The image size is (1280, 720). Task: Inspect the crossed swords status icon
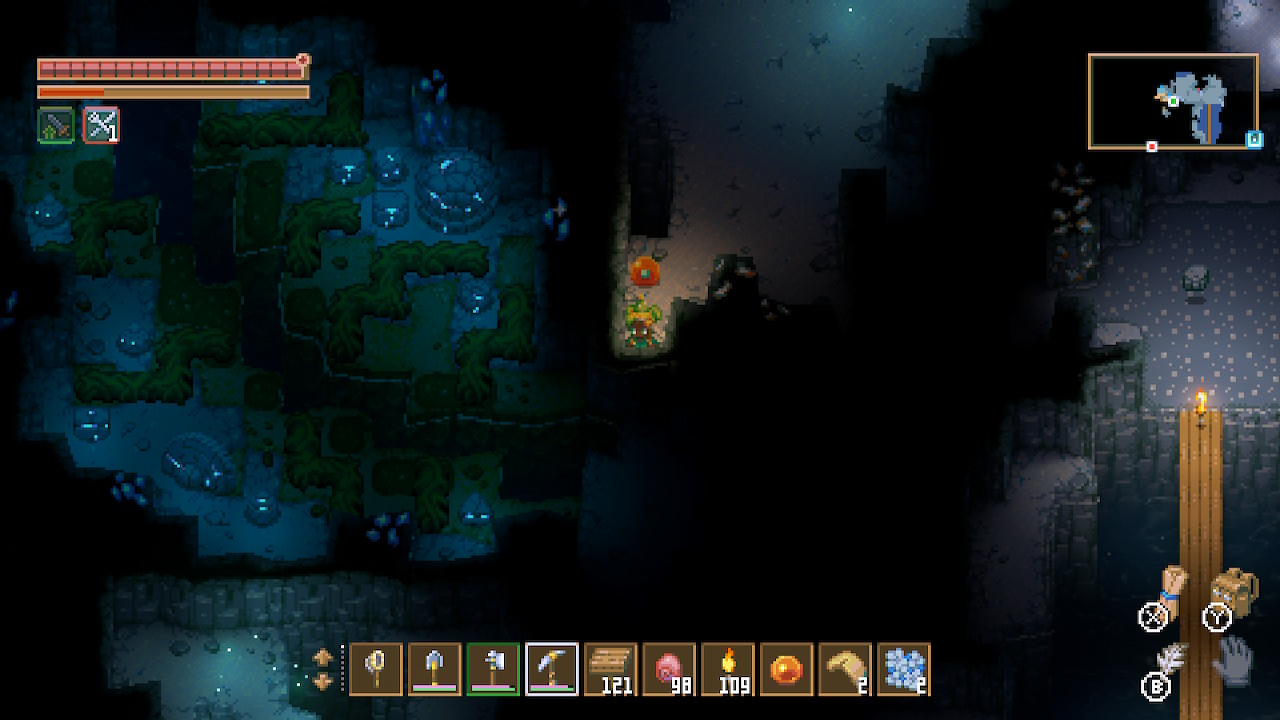point(101,125)
